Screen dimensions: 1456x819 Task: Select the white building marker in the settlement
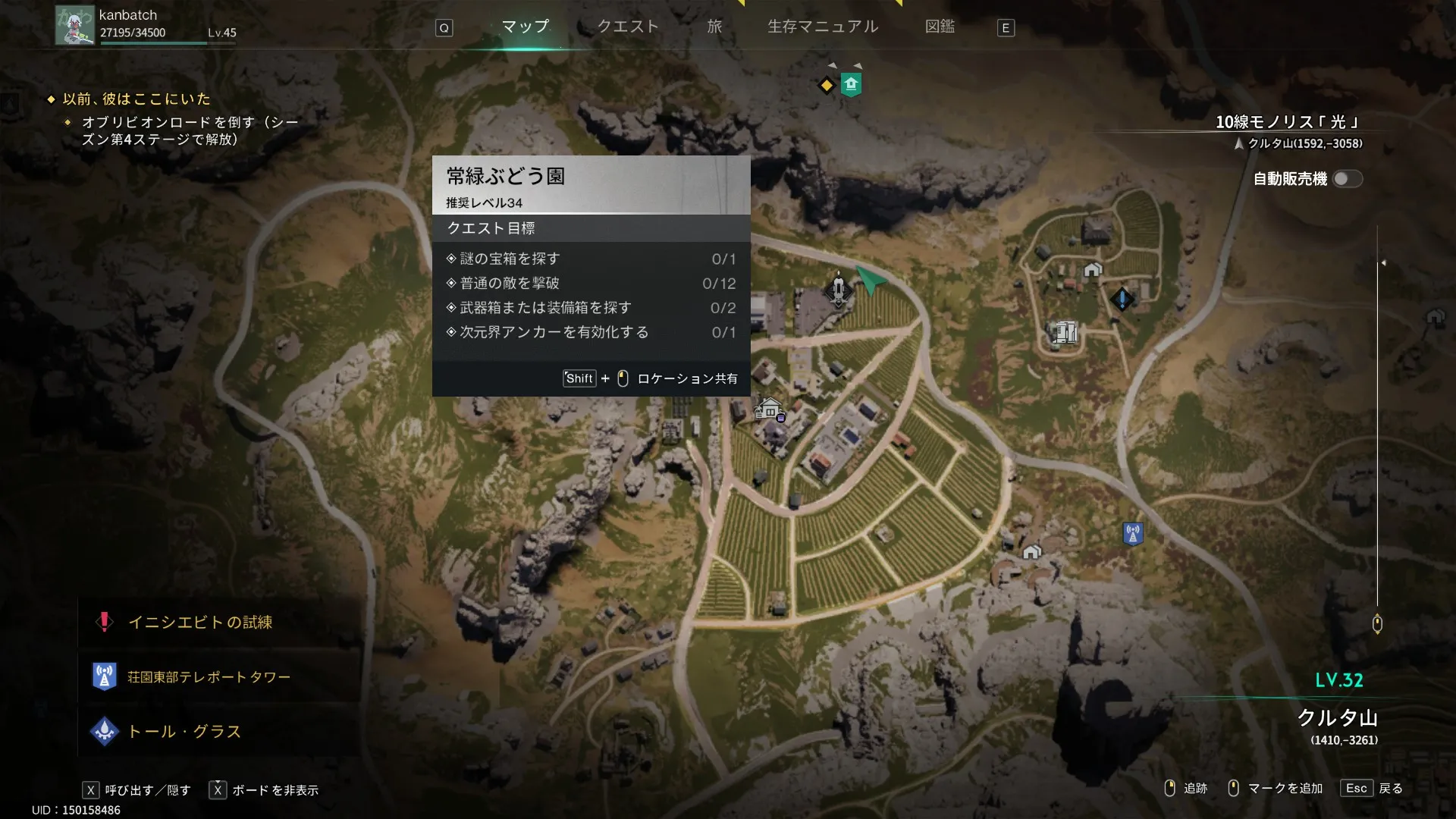1065,331
